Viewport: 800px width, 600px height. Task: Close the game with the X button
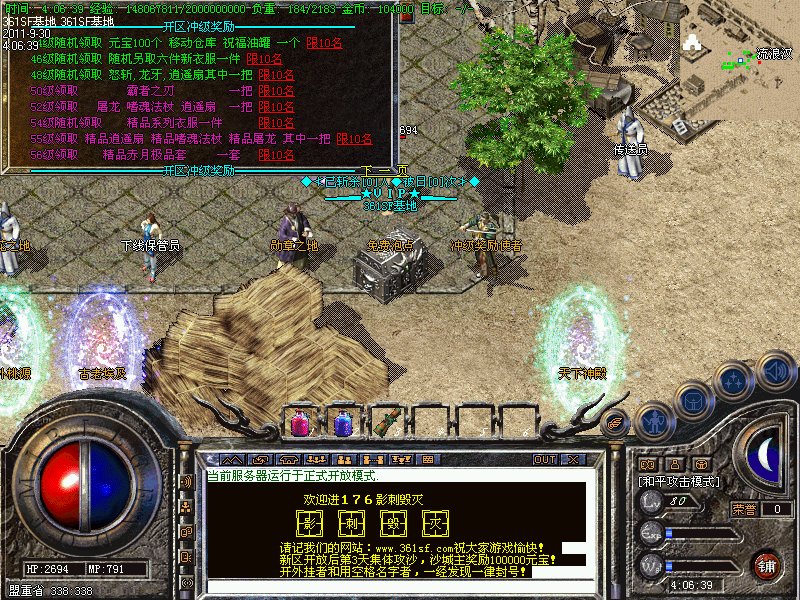click(x=573, y=459)
